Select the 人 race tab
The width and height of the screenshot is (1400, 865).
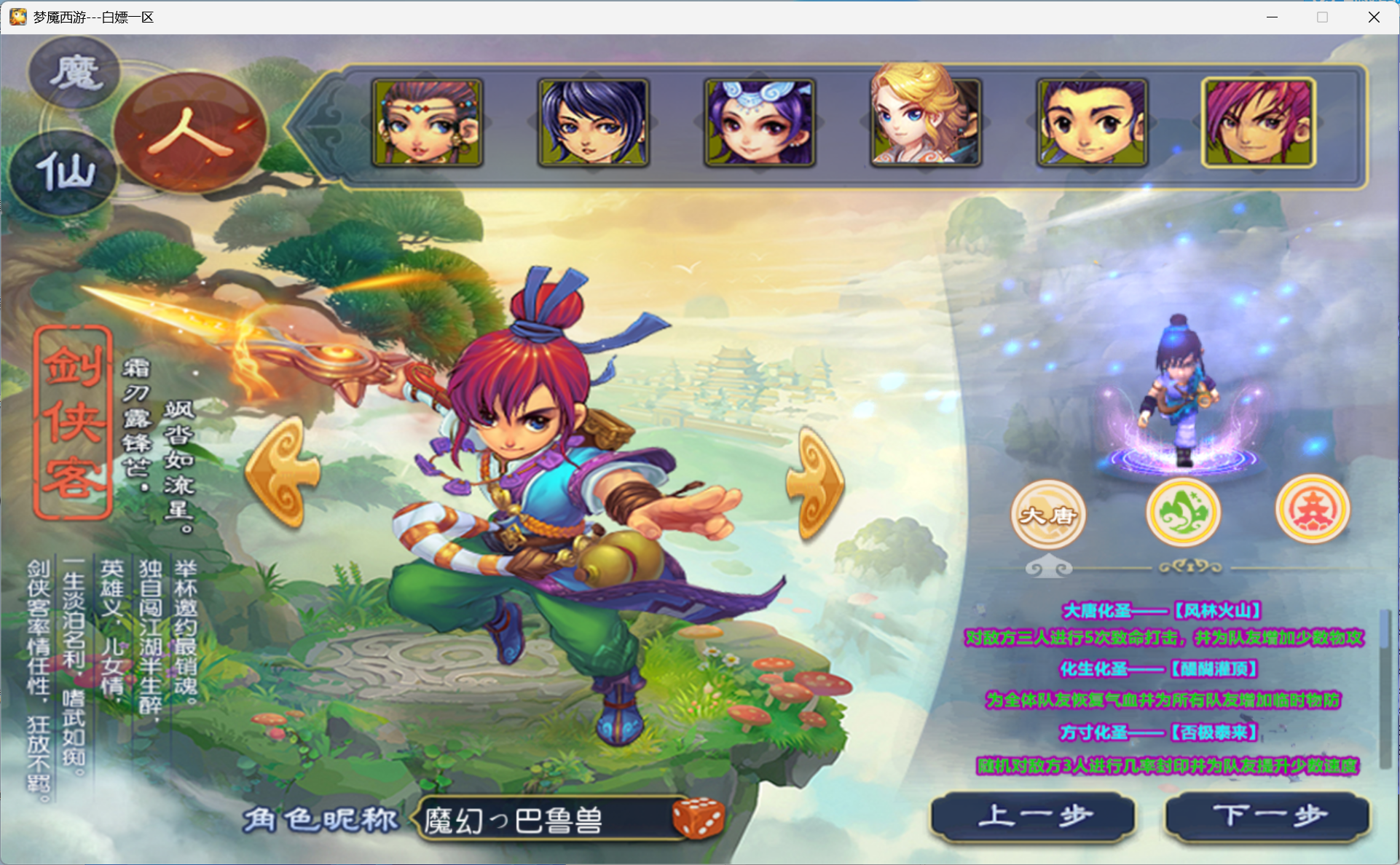tap(191, 132)
